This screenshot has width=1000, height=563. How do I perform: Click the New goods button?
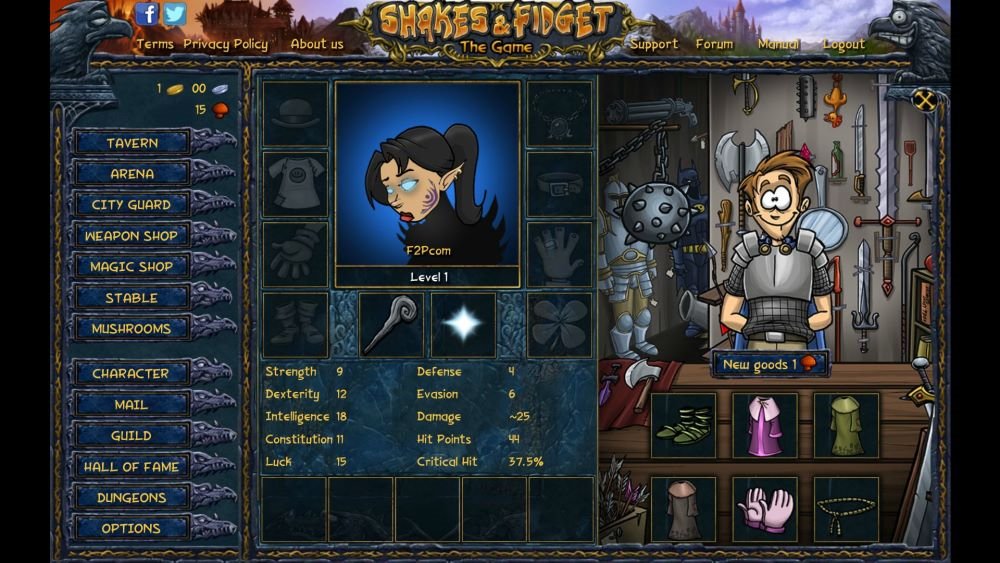tap(770, 365)
